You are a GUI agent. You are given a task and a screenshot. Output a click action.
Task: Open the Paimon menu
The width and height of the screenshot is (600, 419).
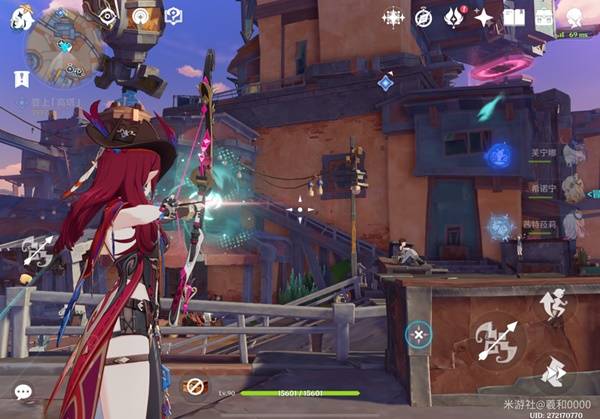click(20, 18)
